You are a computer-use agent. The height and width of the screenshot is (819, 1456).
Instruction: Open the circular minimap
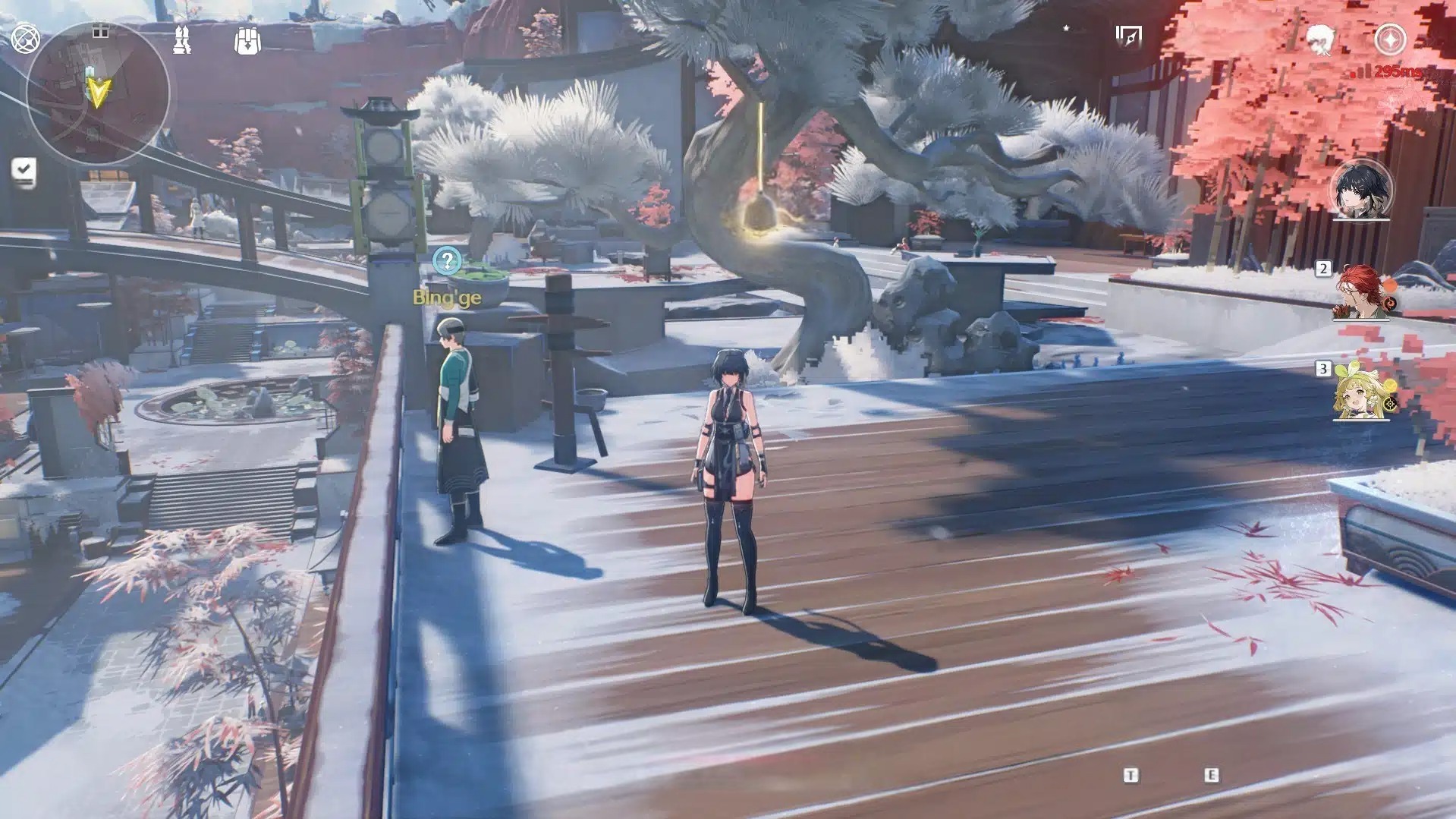coord(97,93)
